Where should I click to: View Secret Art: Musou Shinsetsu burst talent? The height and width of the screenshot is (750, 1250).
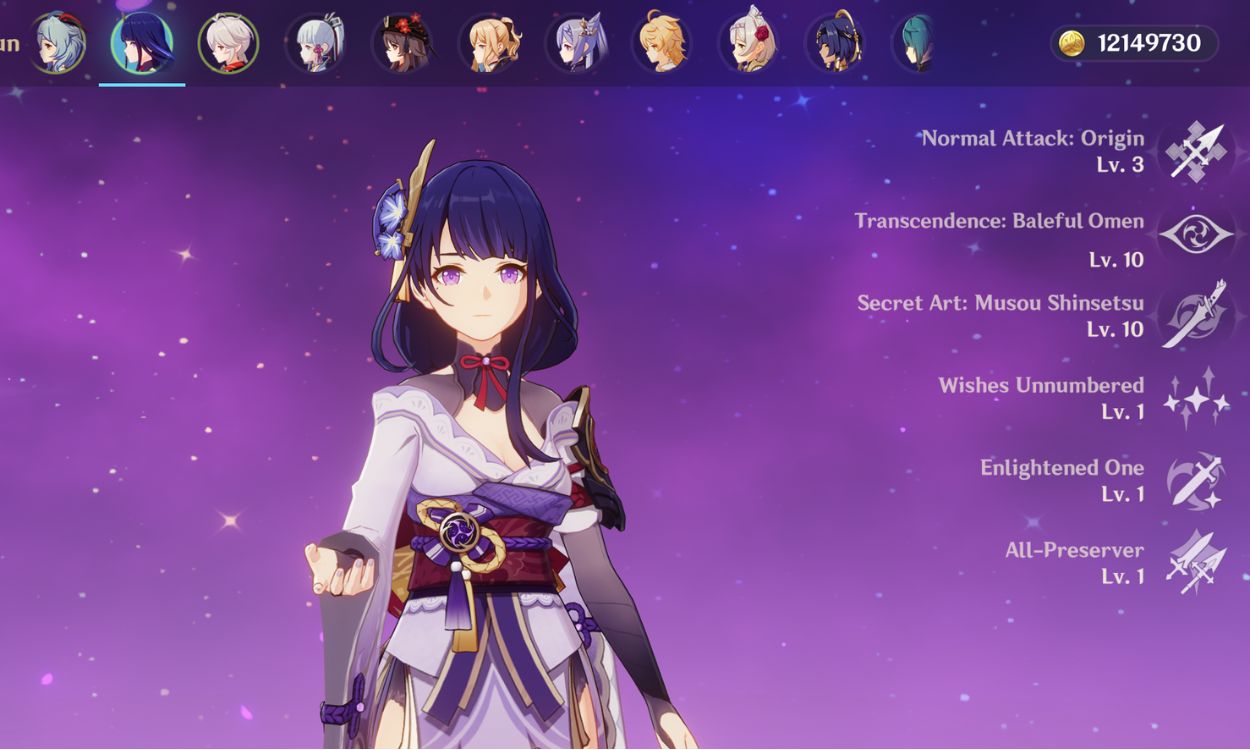pyautogui.click(x=1195, y=316)
